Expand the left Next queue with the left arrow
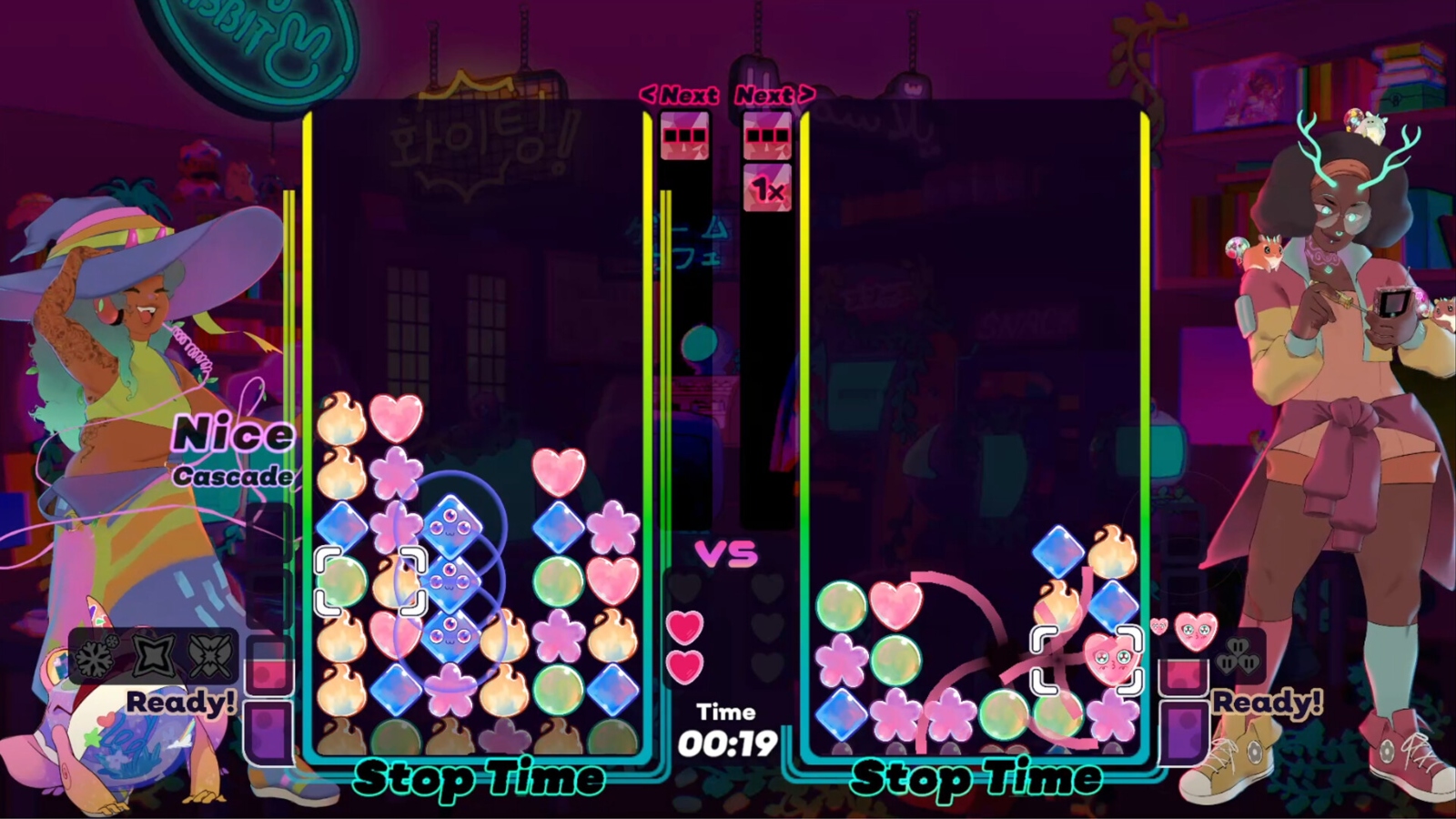This screenshot has height=819, width=1456. click(x=652, y=93)
